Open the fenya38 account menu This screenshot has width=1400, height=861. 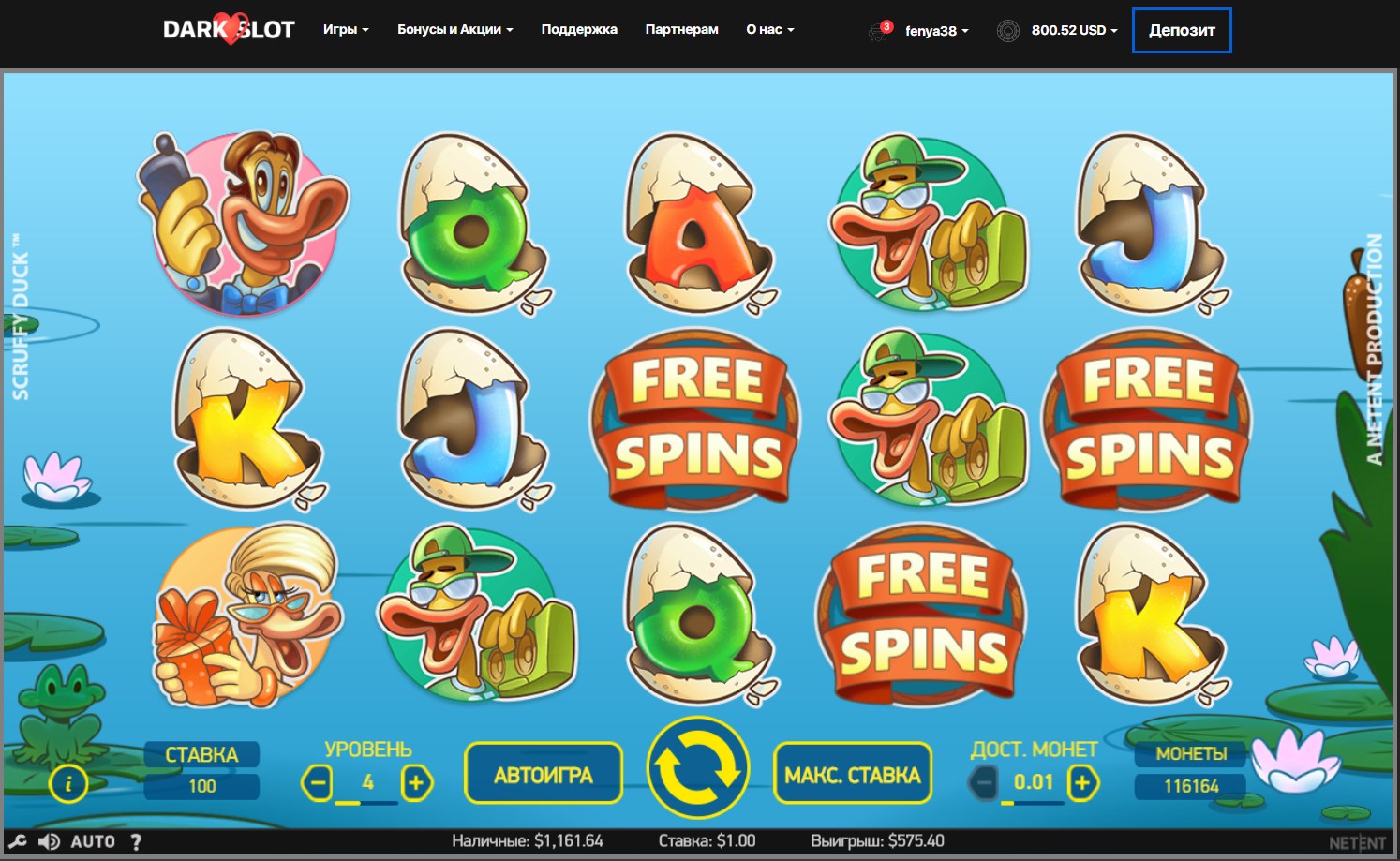coord(936,30)
